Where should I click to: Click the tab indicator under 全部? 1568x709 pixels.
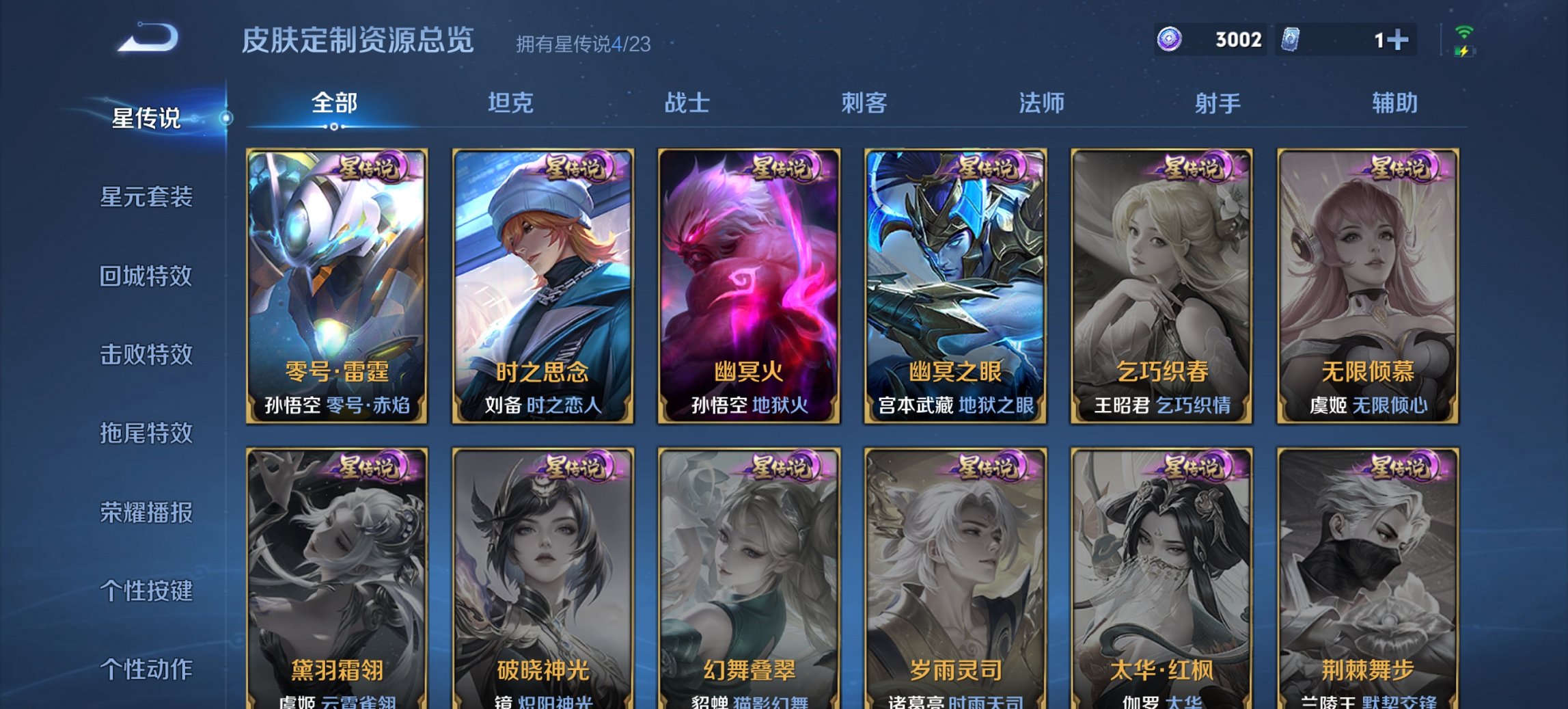(333, 126)
